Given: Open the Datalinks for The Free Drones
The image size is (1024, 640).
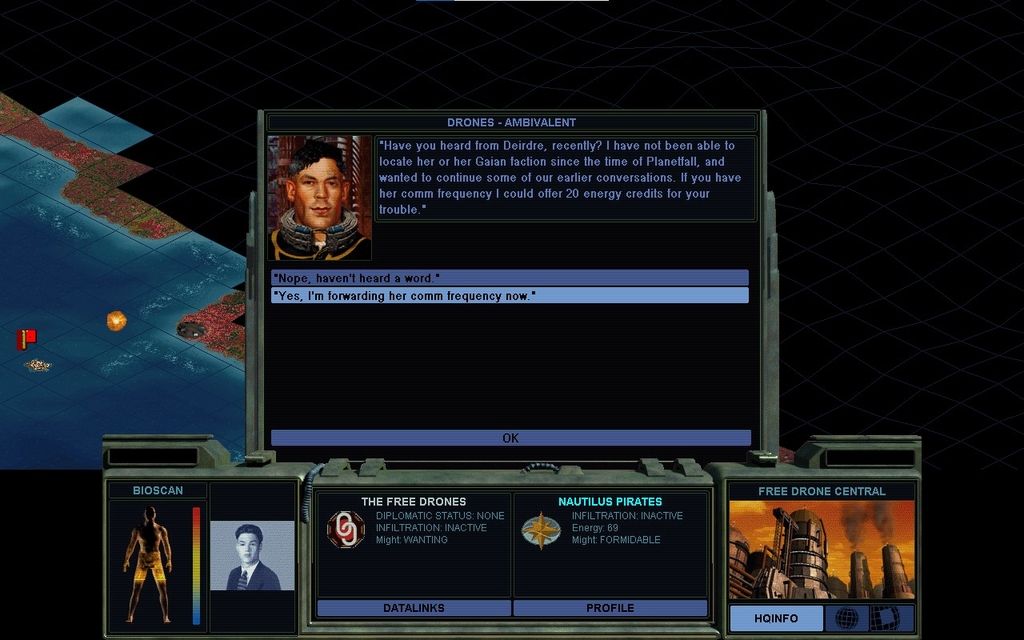Looking at the screenshot, I should (x=413, y=608).
